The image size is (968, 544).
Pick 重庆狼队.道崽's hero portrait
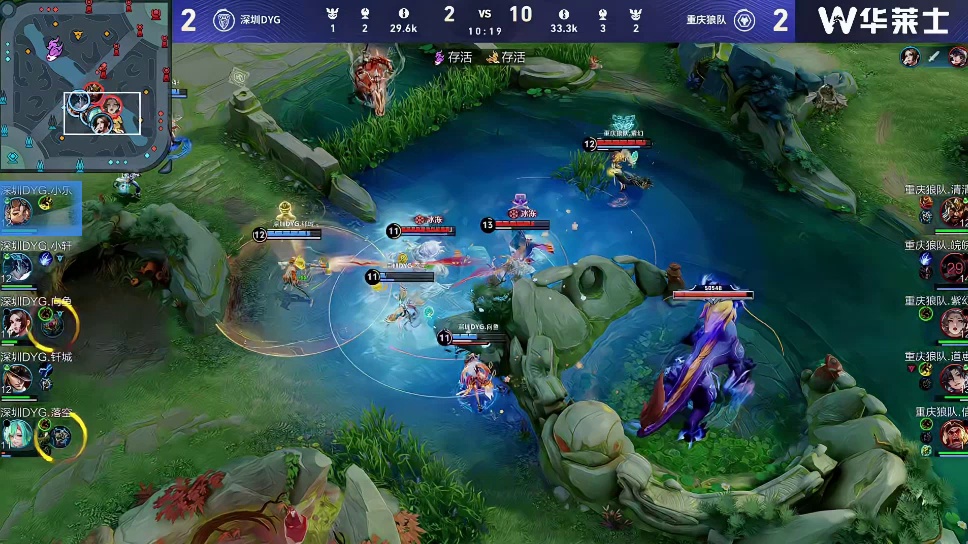(x=951, y=378)
